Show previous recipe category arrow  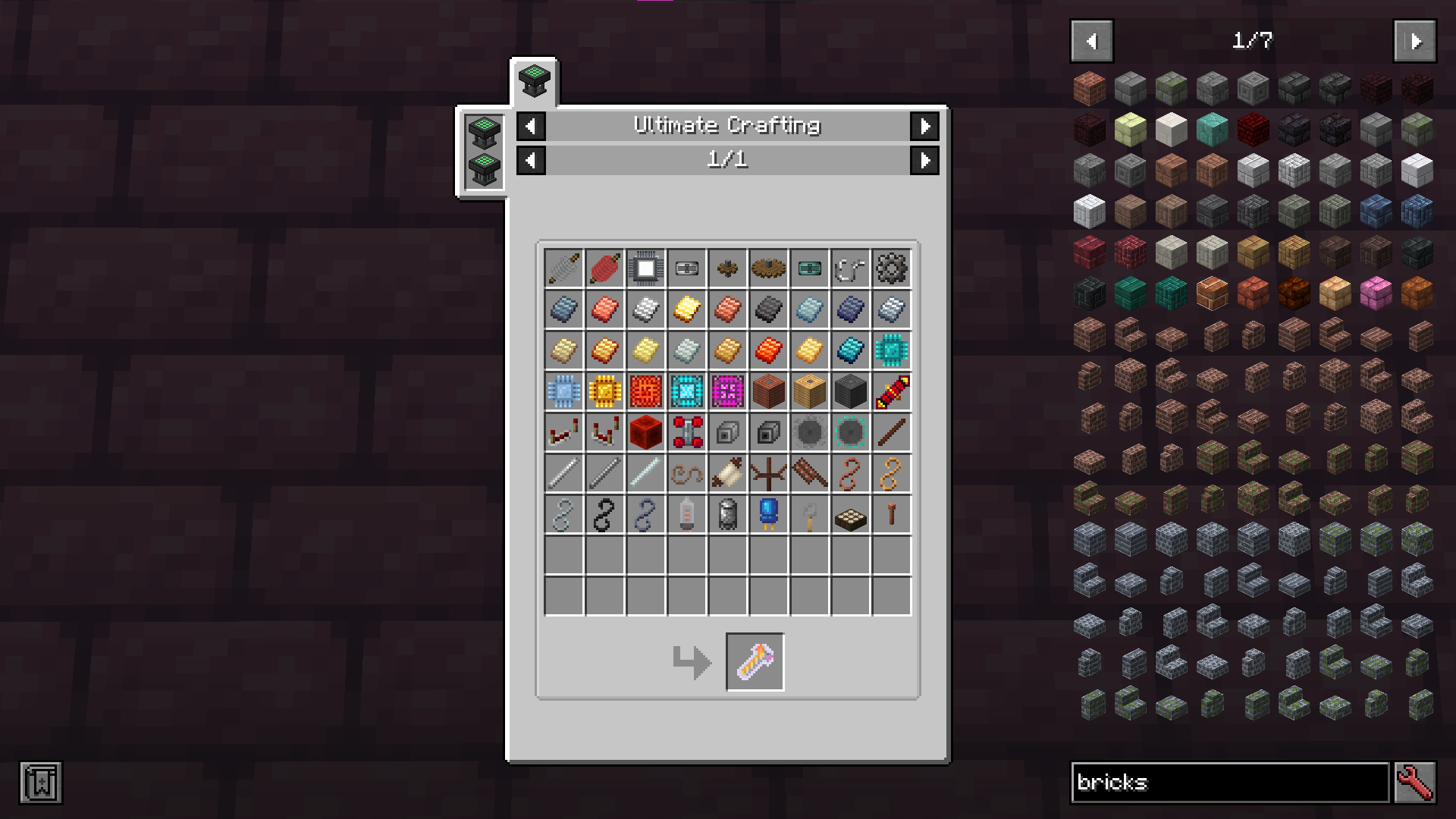point(531,126)
